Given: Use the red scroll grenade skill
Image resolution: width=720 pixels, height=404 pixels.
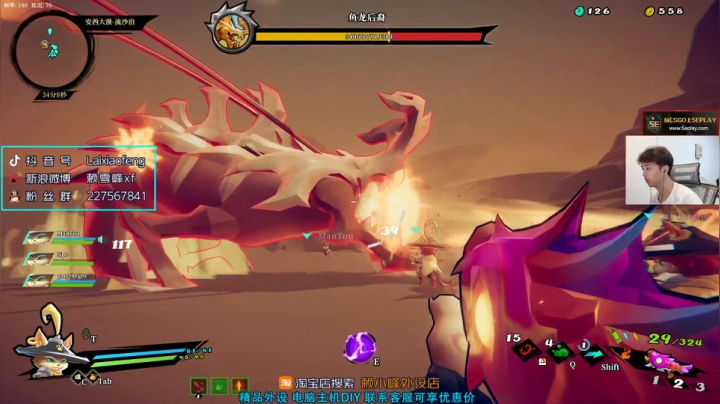Looking at the screenshot, I should tap(524, 350).
